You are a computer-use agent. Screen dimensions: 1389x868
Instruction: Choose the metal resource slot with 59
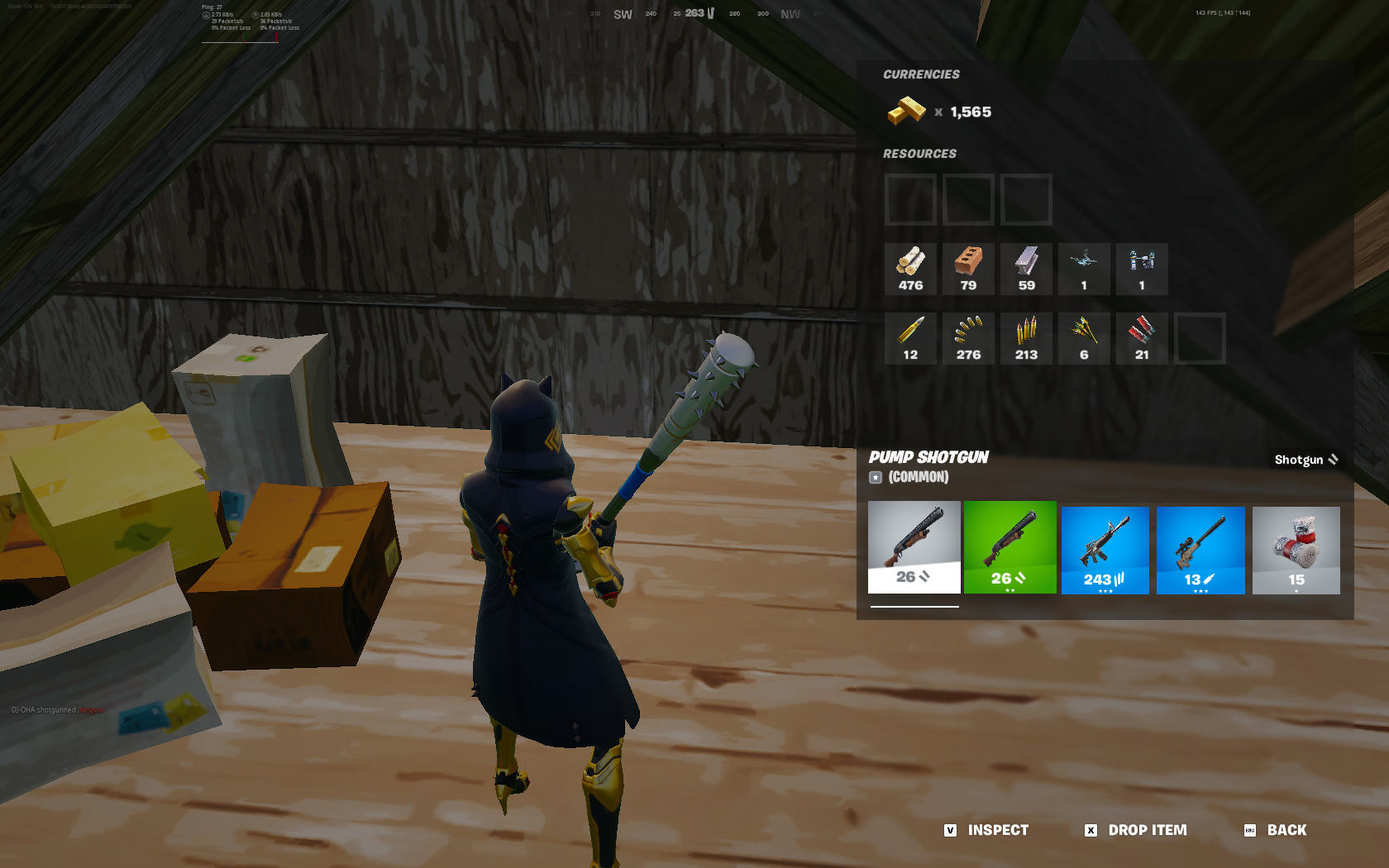1026,269
